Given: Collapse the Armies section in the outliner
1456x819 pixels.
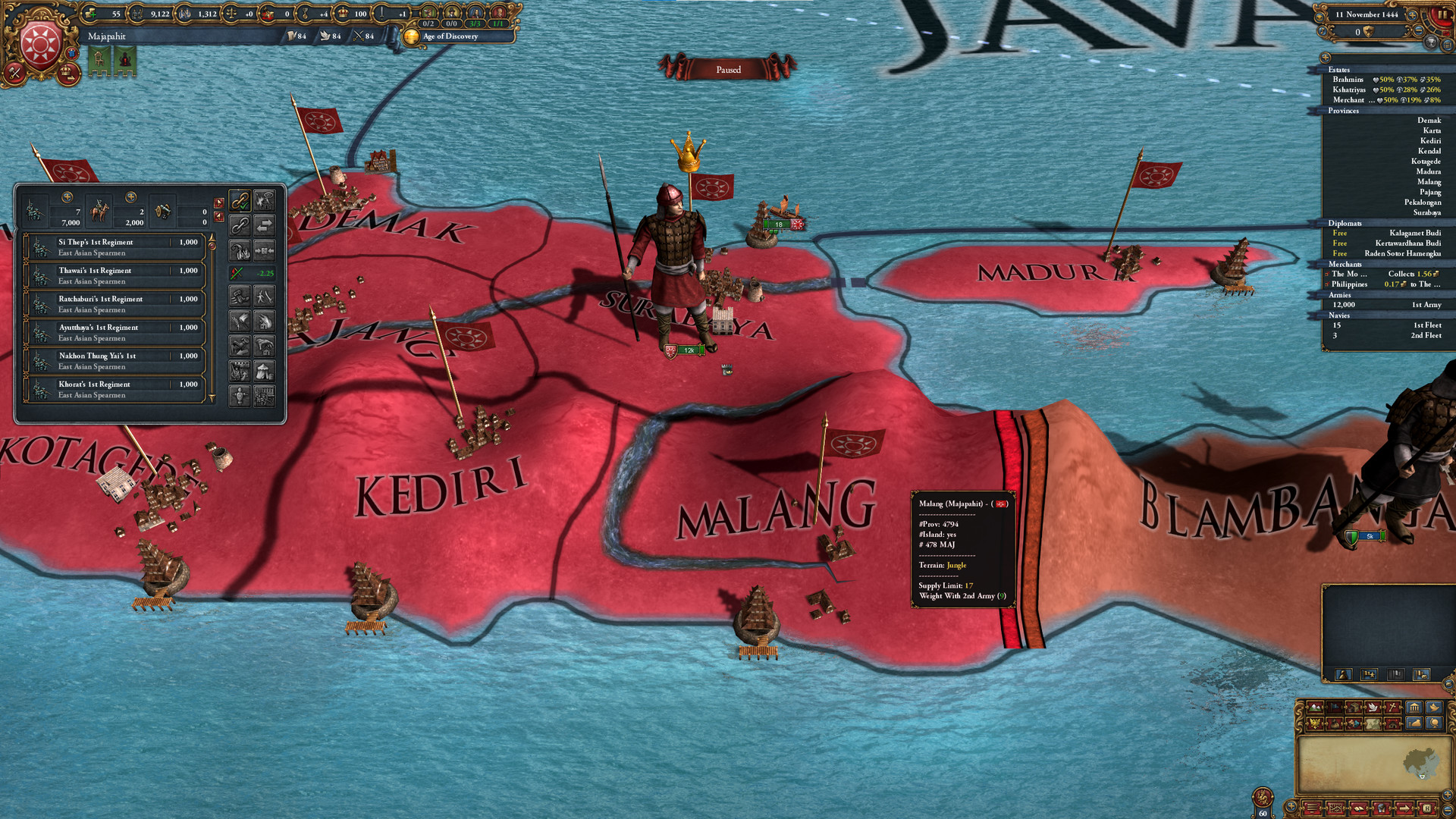Looking at the screenshot, I should (1339, 295).
